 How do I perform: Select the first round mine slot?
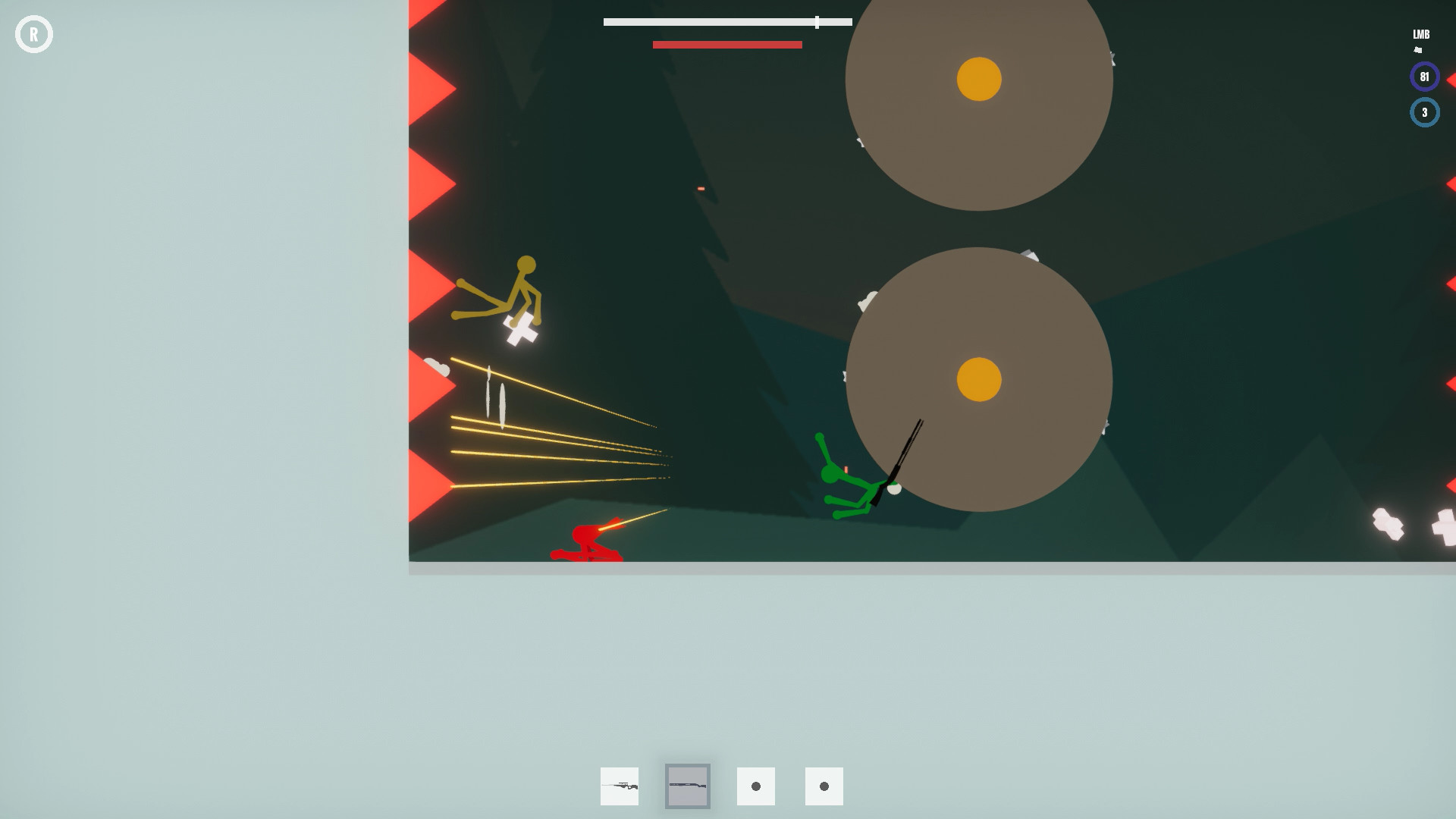(755, 786)
